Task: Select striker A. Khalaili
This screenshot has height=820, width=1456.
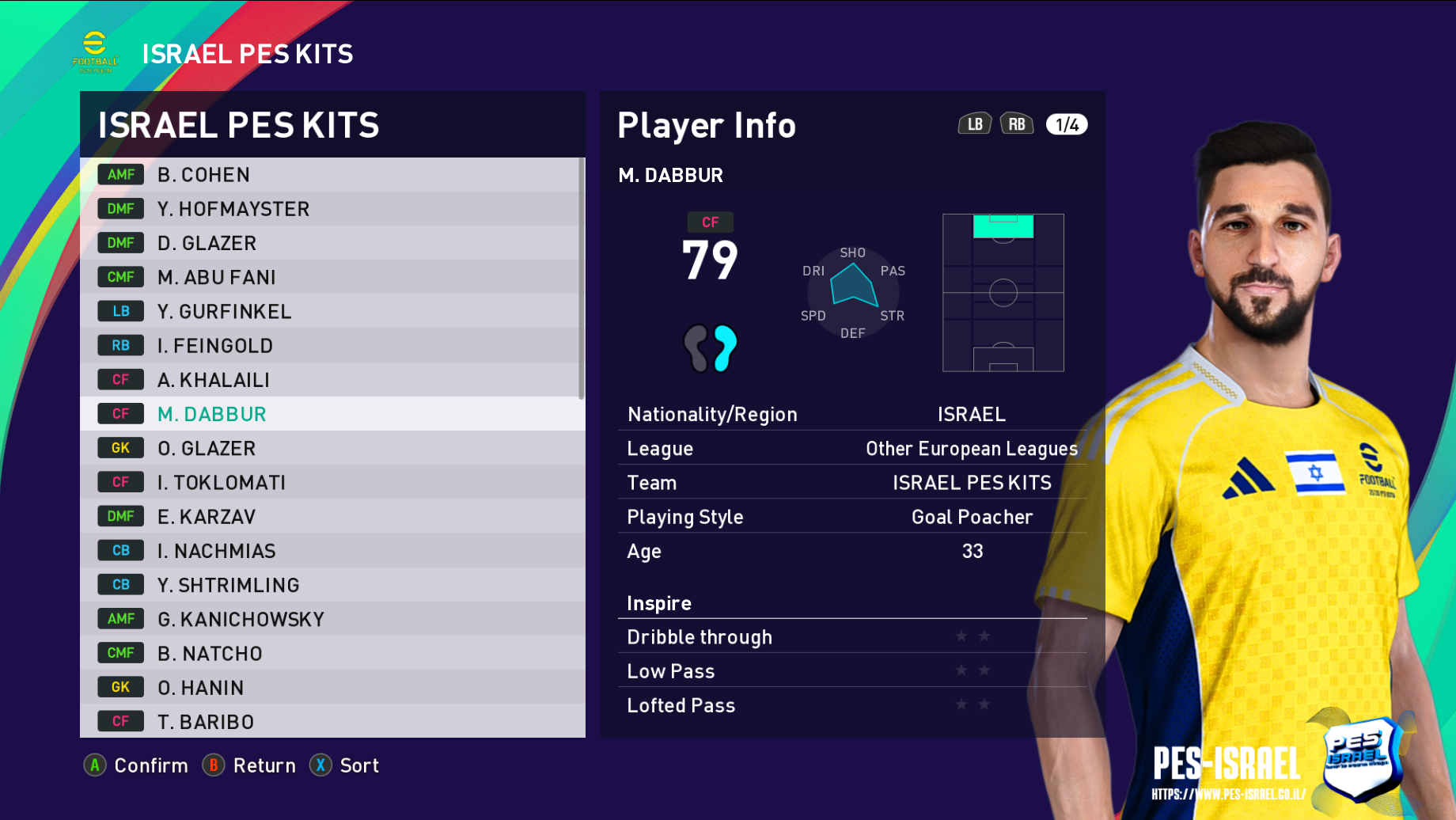Action: pyautogui.click(x=332, y=380)
